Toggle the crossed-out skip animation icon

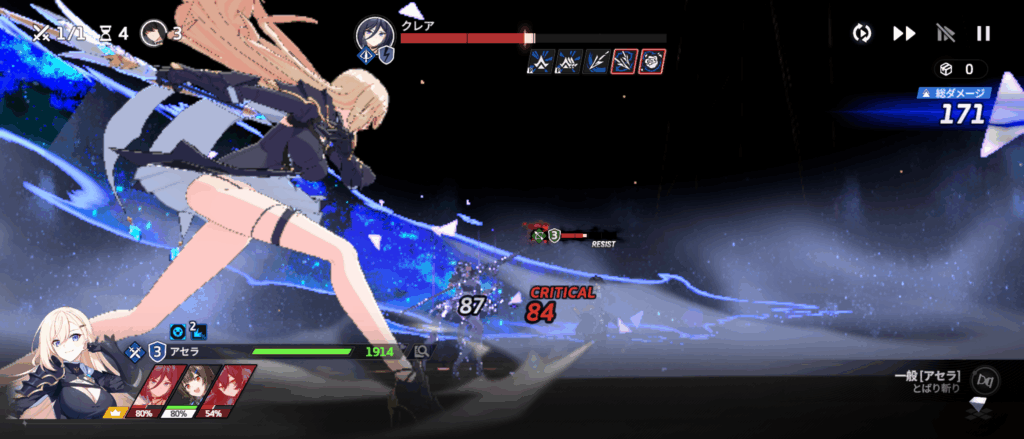tap(944, 33)
